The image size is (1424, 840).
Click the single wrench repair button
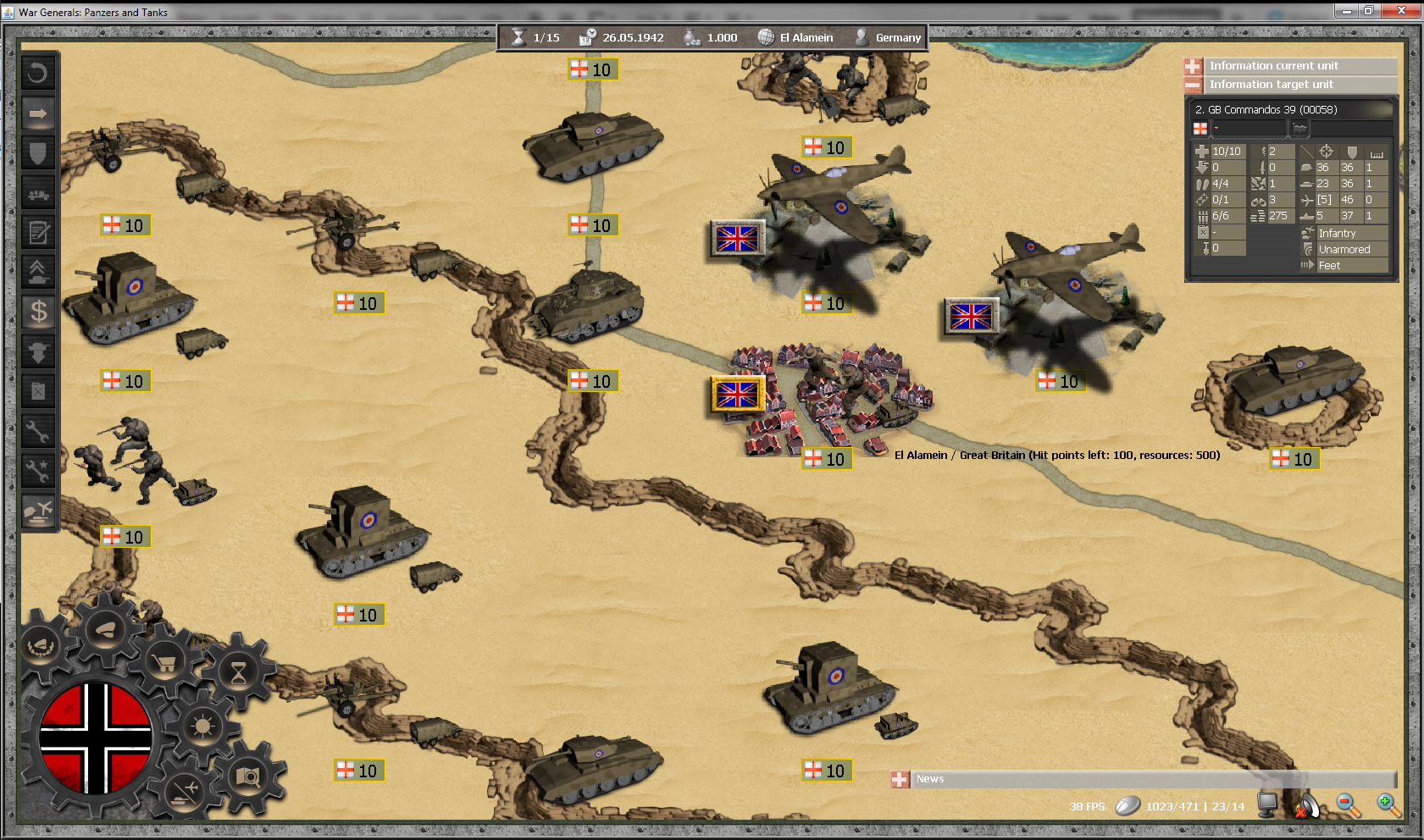38,431
